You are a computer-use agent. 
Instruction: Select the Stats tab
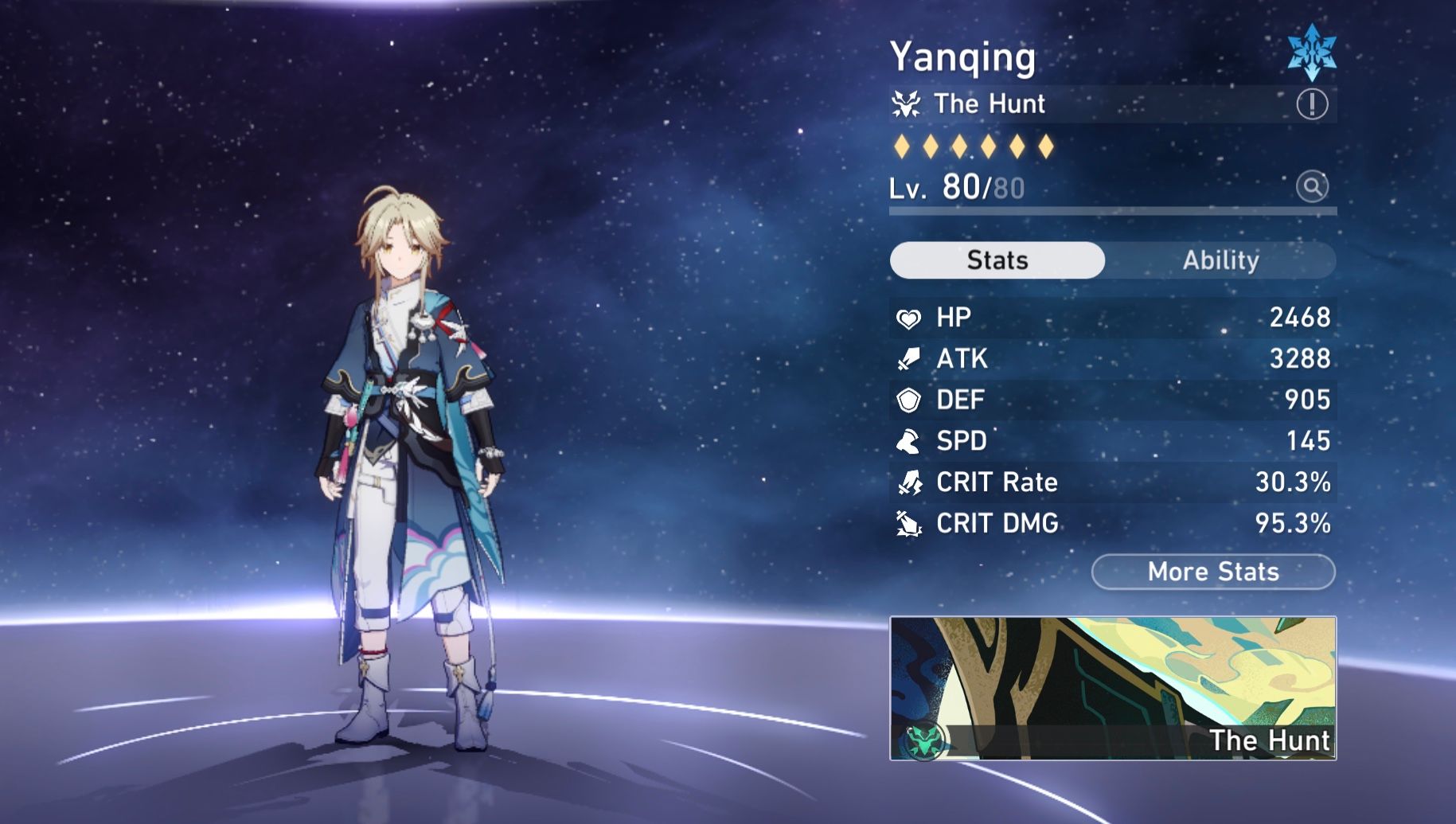[x=996, y=260]
